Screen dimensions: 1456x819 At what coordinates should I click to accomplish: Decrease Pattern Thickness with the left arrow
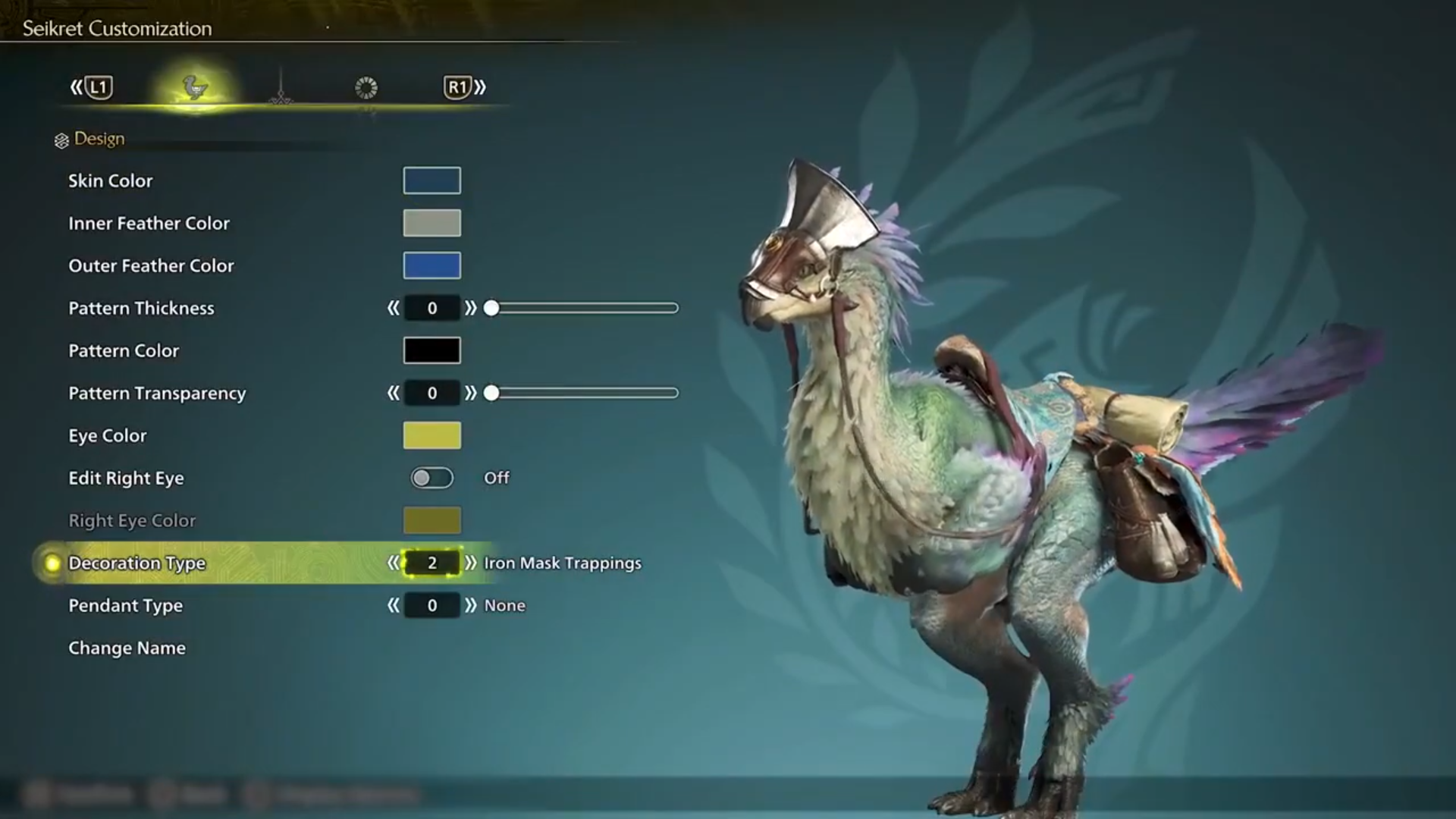393,308
